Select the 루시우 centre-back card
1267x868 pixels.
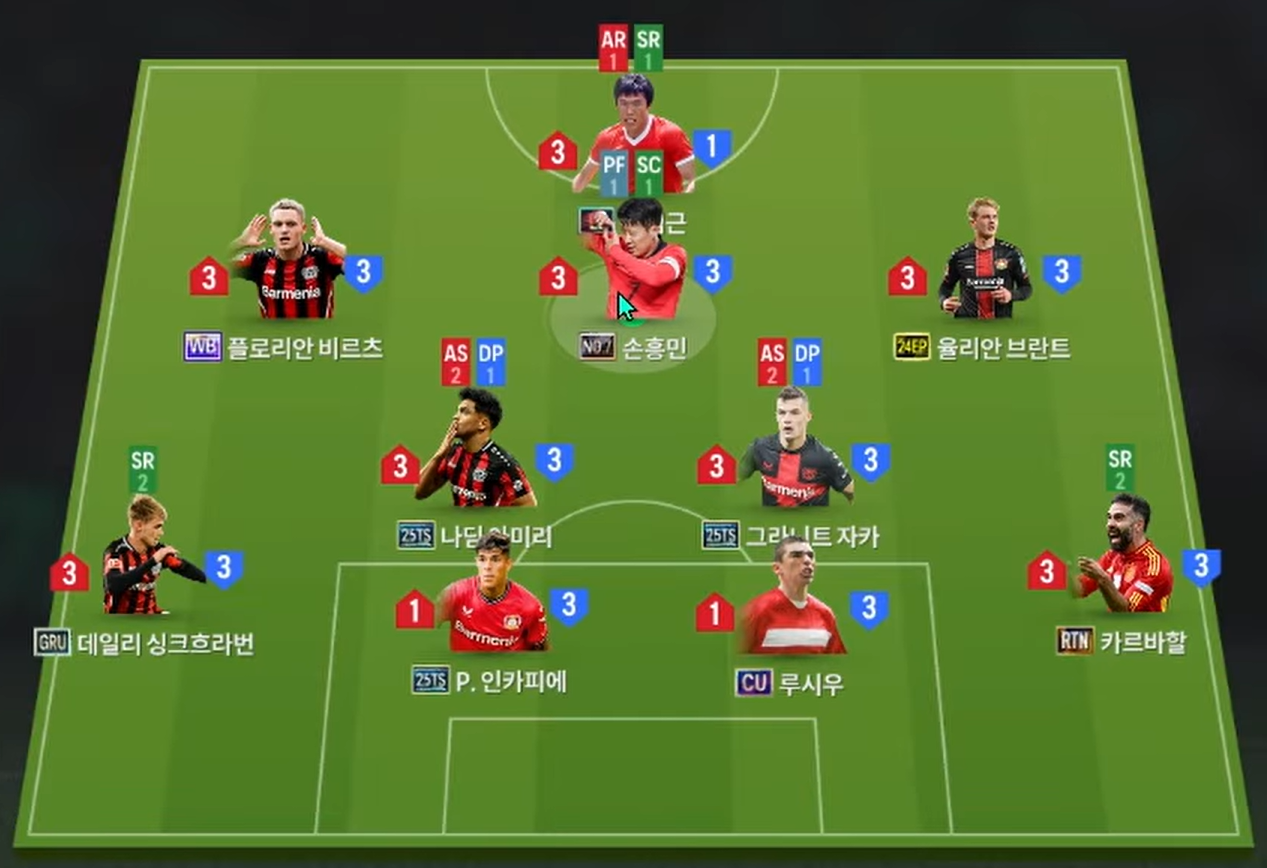pos(792,598)
